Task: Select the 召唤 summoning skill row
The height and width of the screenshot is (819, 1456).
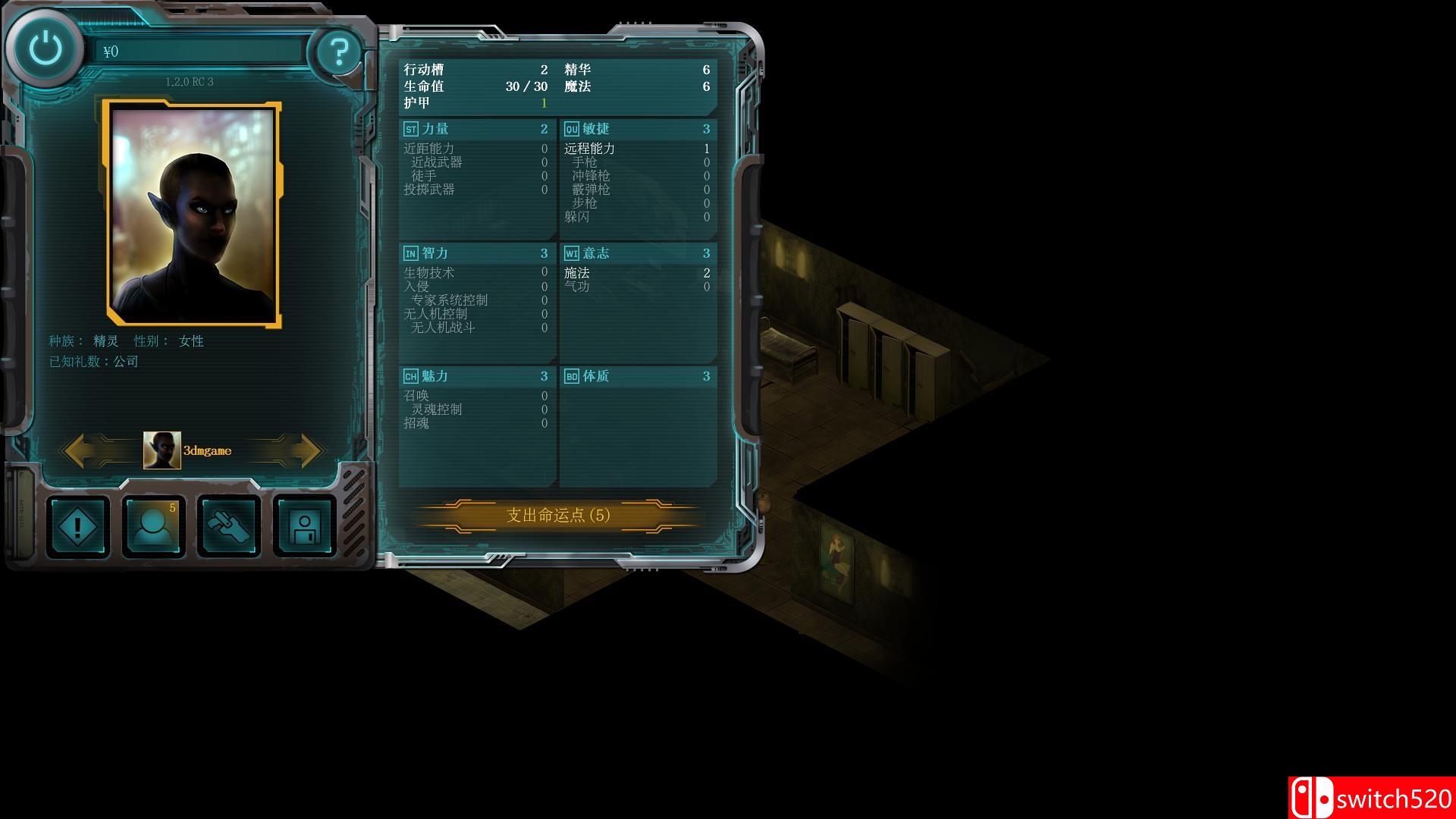Action: pyautogui.click(x=416, y=396)
